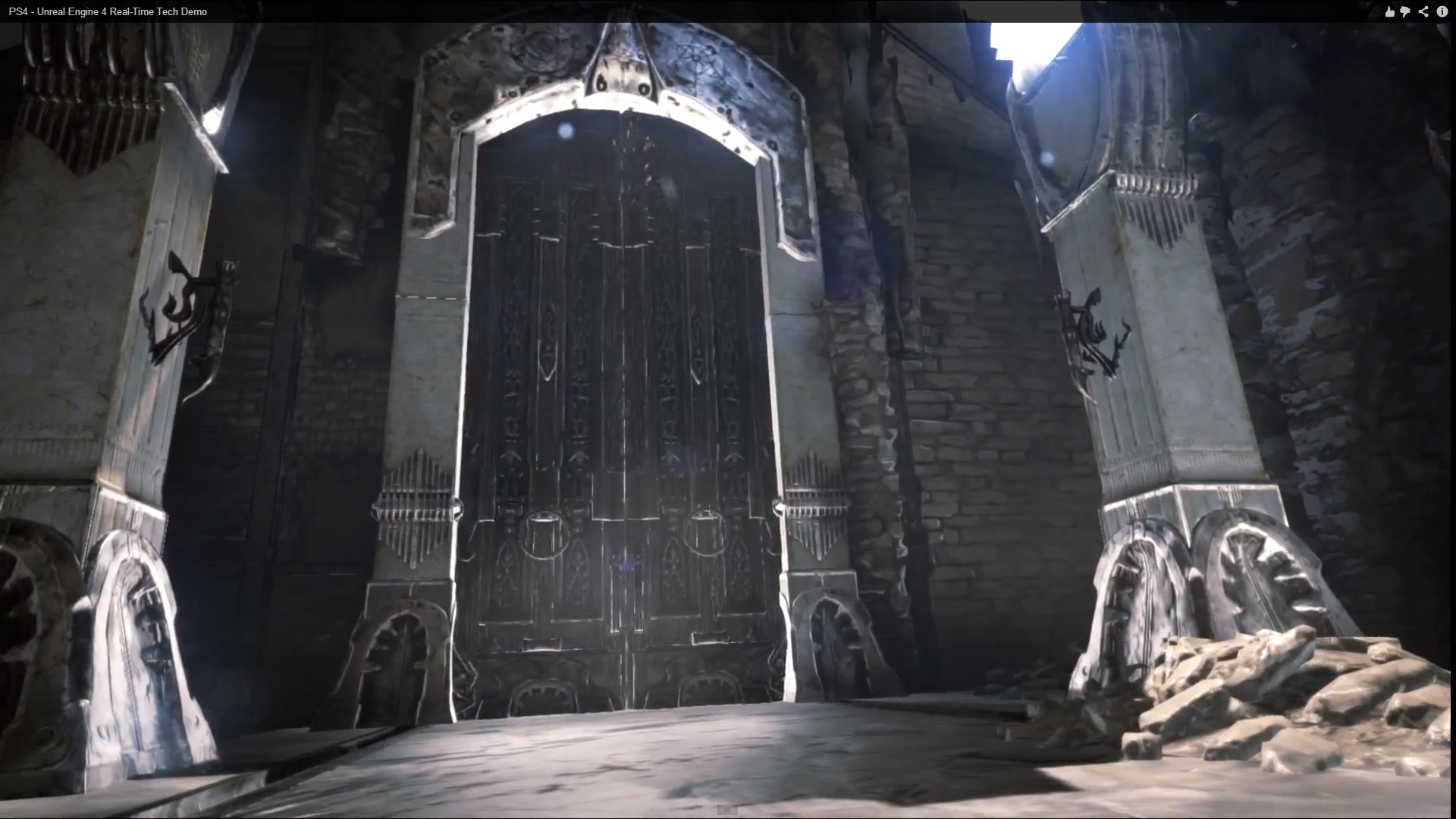1456x819 pixels.
Task: Open the share menu from the top-right corner
Action: click(x=1423, y=11)
